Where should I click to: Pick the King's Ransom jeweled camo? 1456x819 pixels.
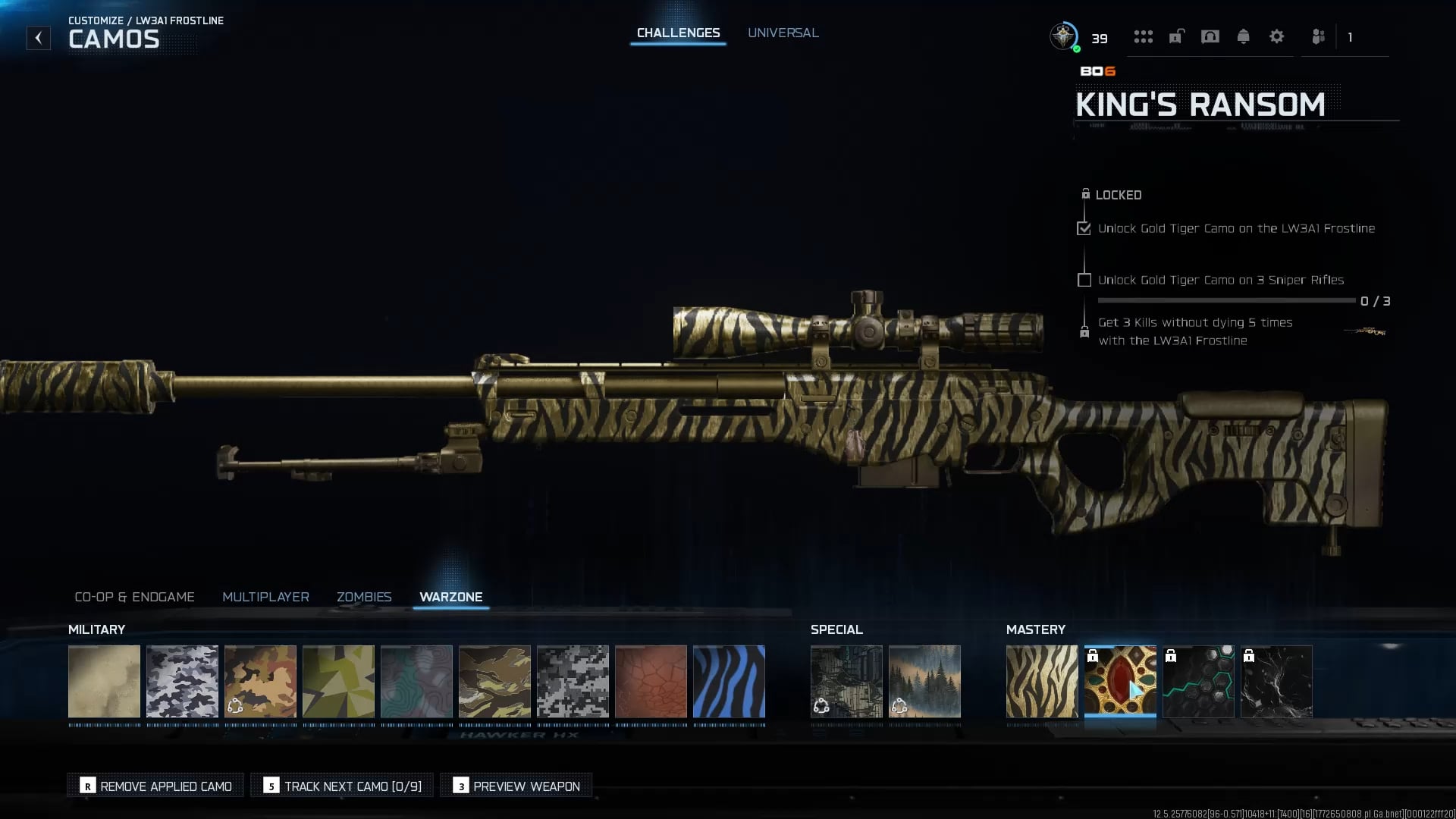[1120, 681]
